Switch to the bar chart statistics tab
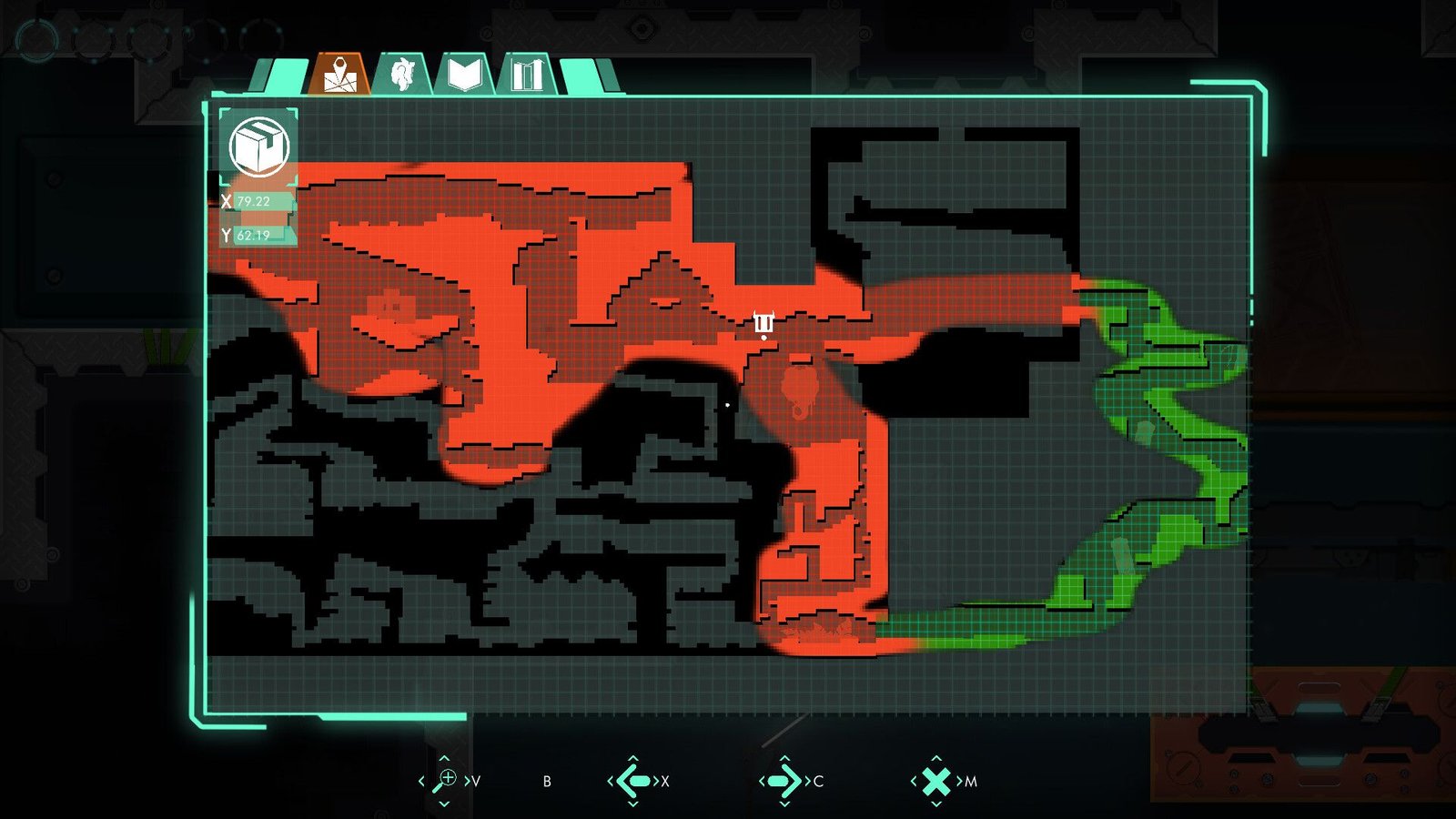 click(x=527, y=75)
